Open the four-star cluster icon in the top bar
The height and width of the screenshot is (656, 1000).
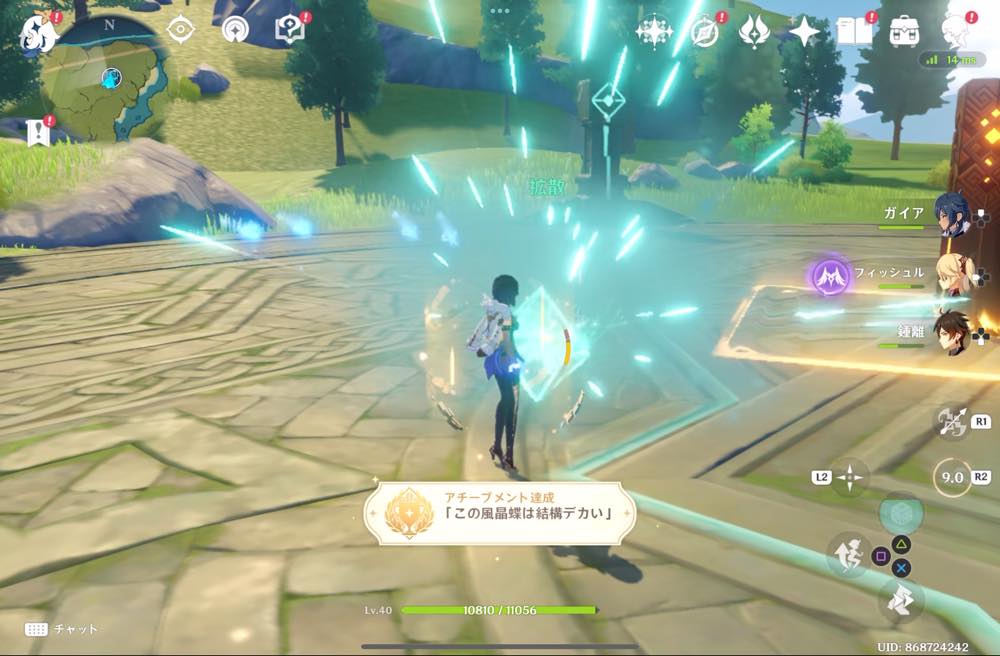coord(654,32)
